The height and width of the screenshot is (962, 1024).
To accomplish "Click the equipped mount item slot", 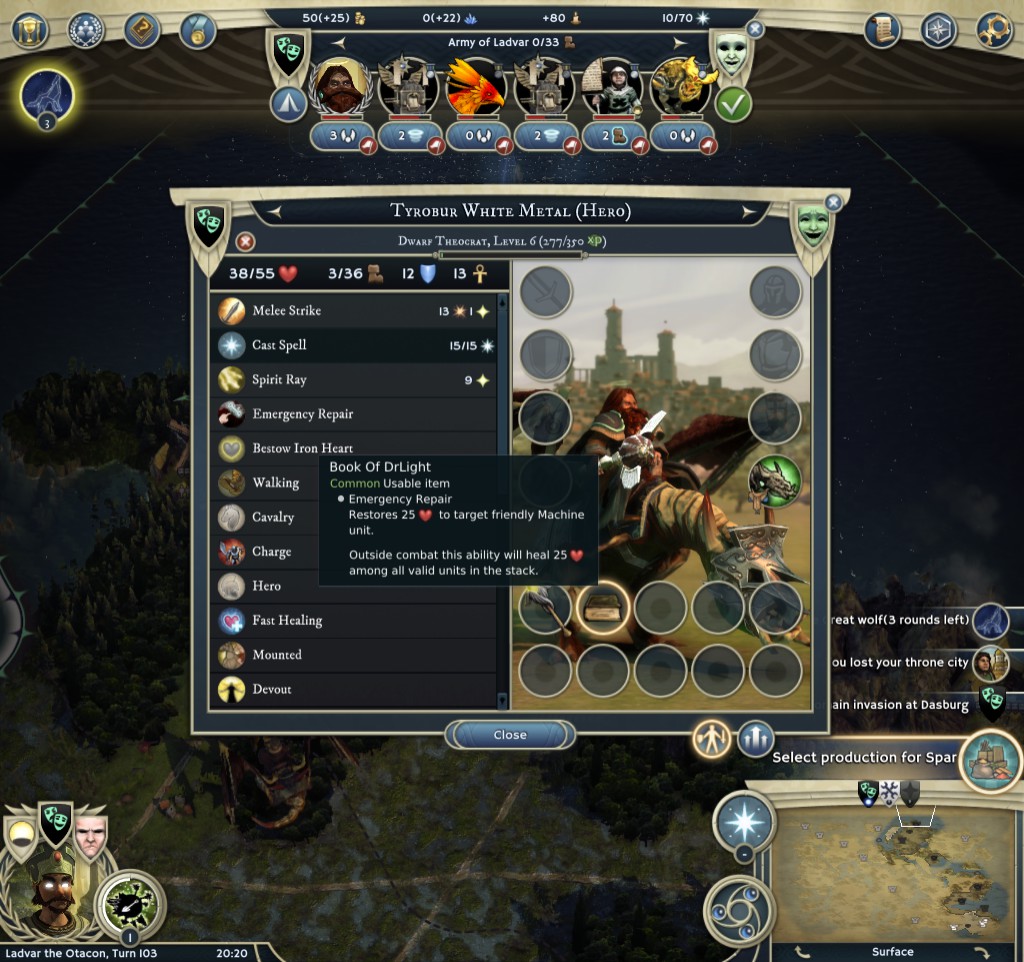I will (775, 482).
